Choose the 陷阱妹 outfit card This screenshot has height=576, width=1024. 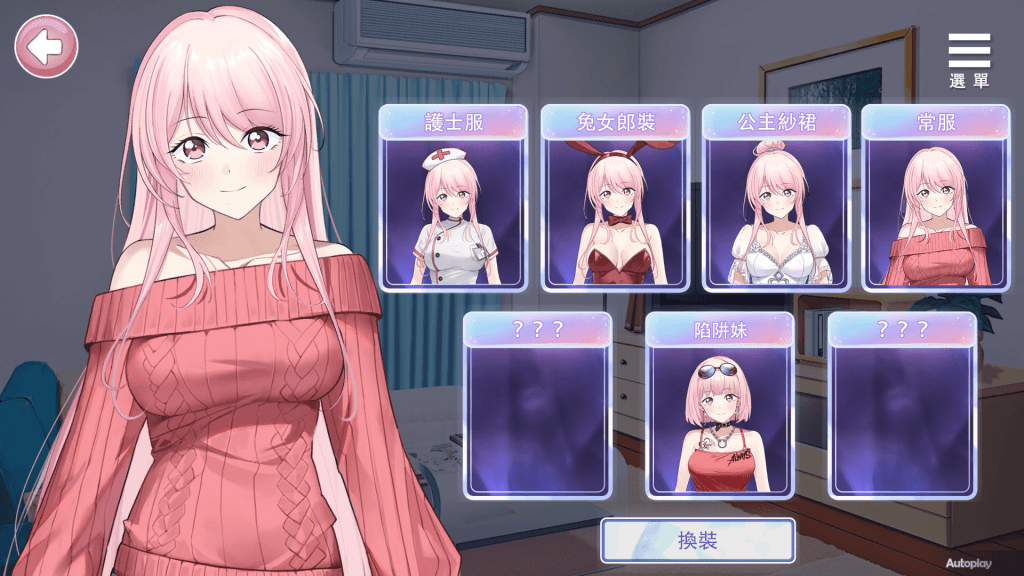pos(720,405)
